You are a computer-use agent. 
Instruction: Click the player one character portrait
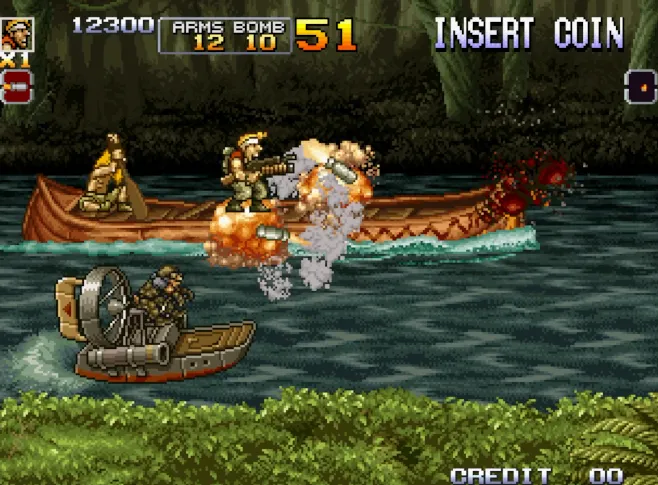[x=16, y=35]
